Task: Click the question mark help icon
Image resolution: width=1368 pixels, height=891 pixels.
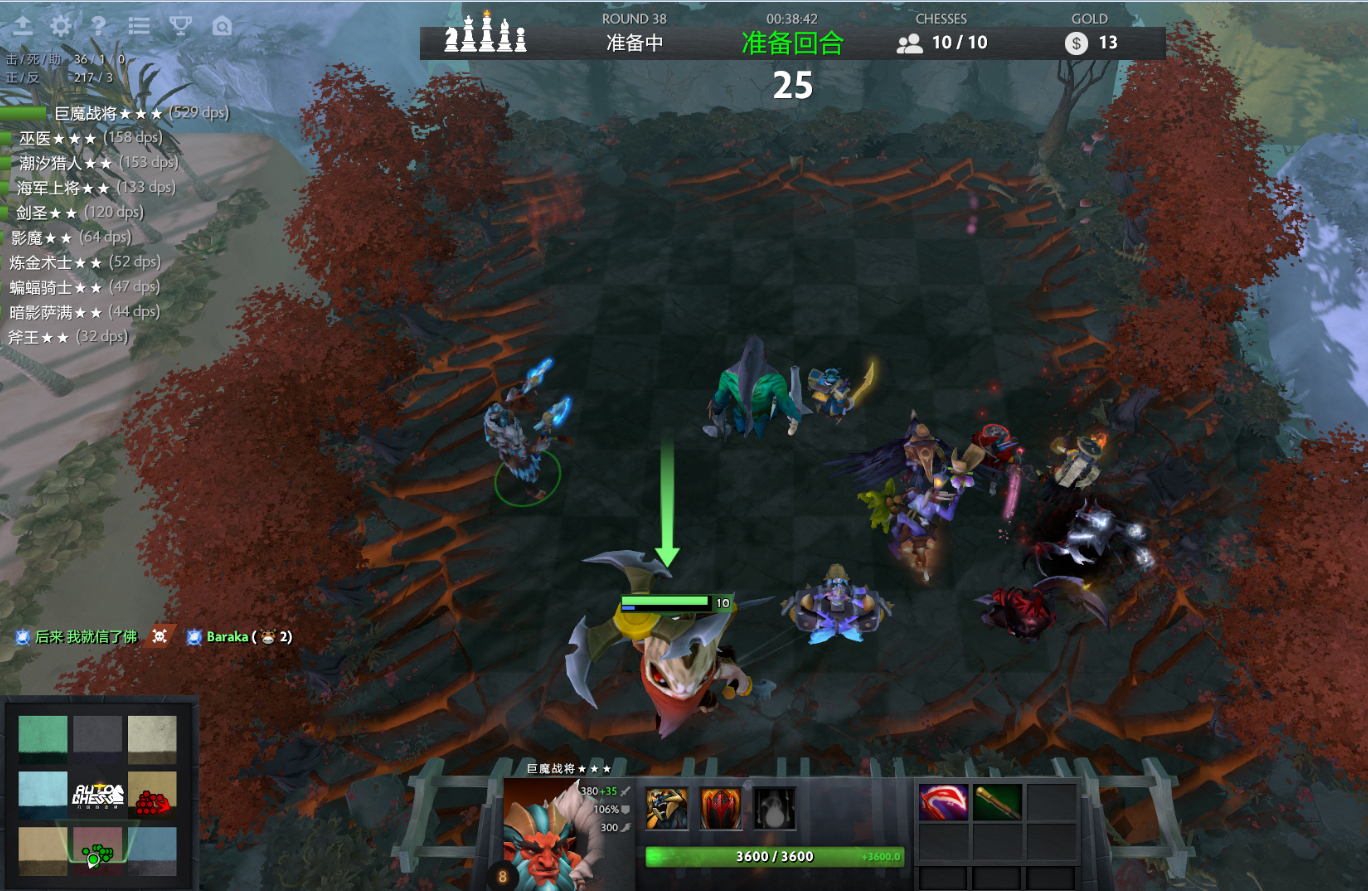Action: point(98,26)
